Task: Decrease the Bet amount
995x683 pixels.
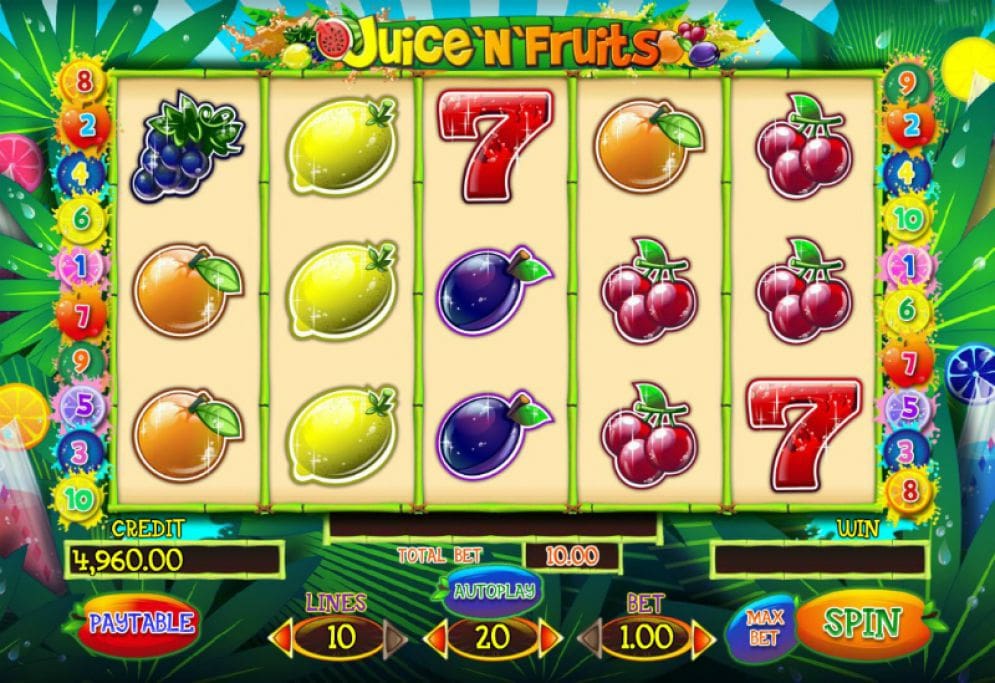Action: click(x=590, y=638)
